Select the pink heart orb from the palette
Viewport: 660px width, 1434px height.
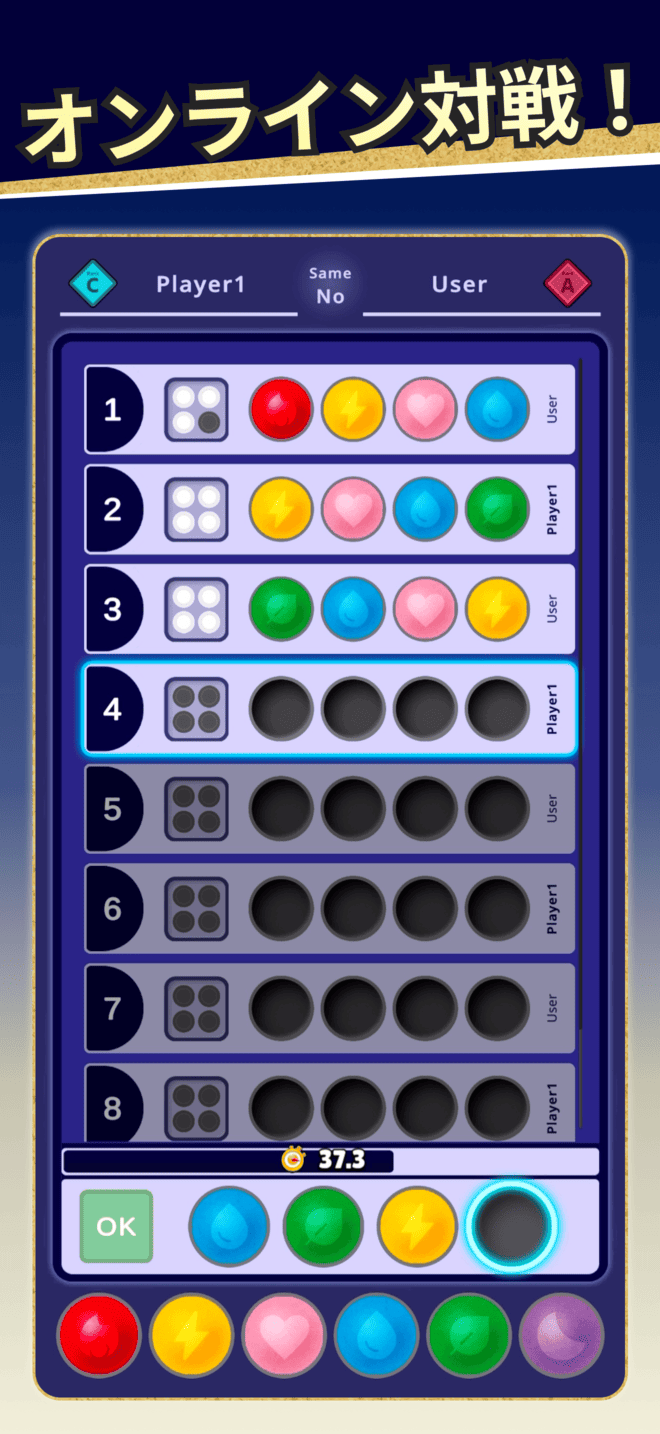tap(283, 1335)
